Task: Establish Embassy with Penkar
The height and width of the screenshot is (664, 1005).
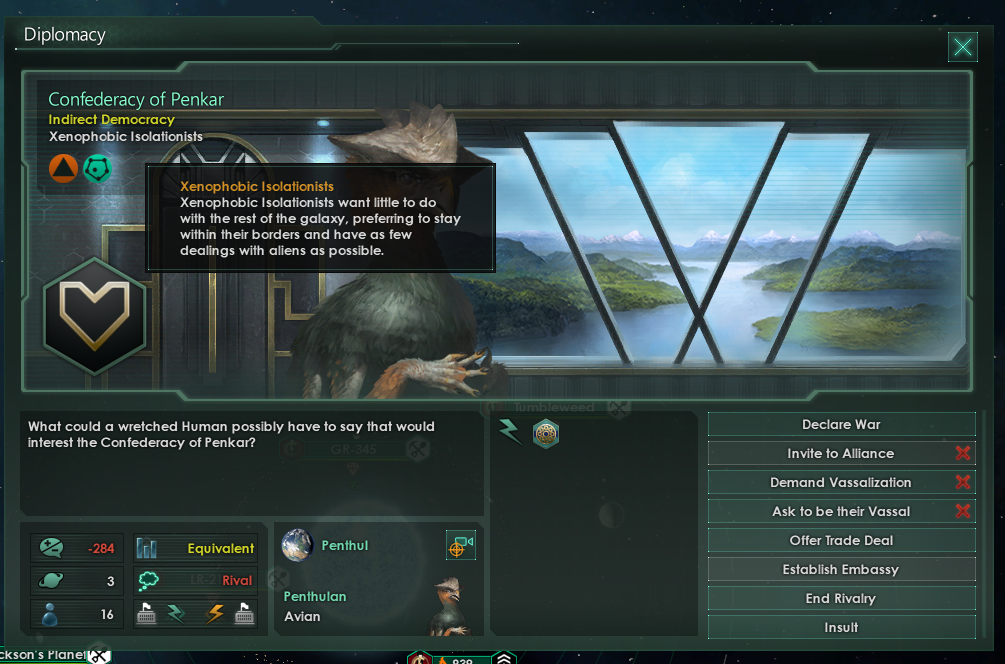Action: (841, 570)
